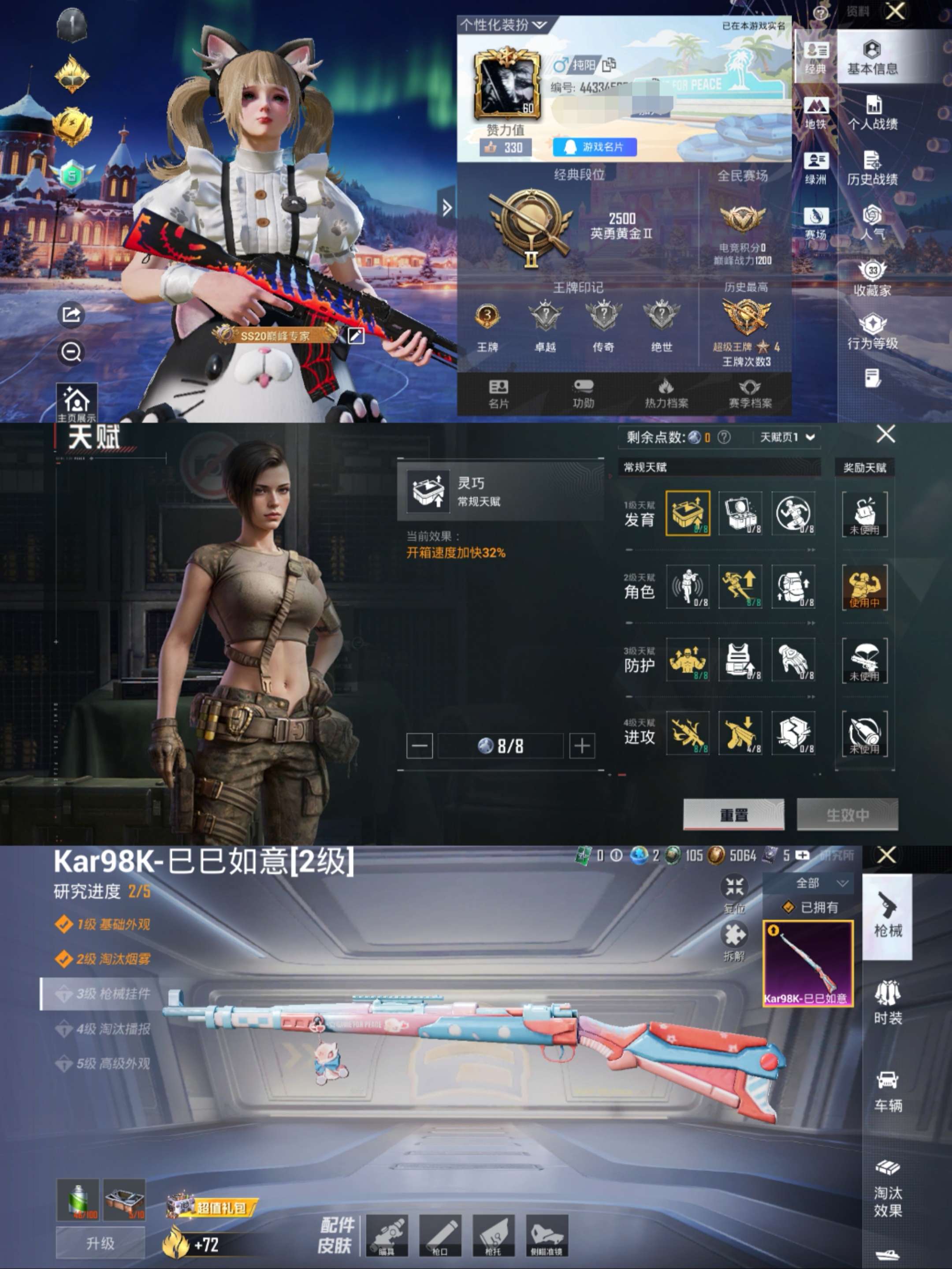Open the 历史战绩 match history tab

click(872, 168)
